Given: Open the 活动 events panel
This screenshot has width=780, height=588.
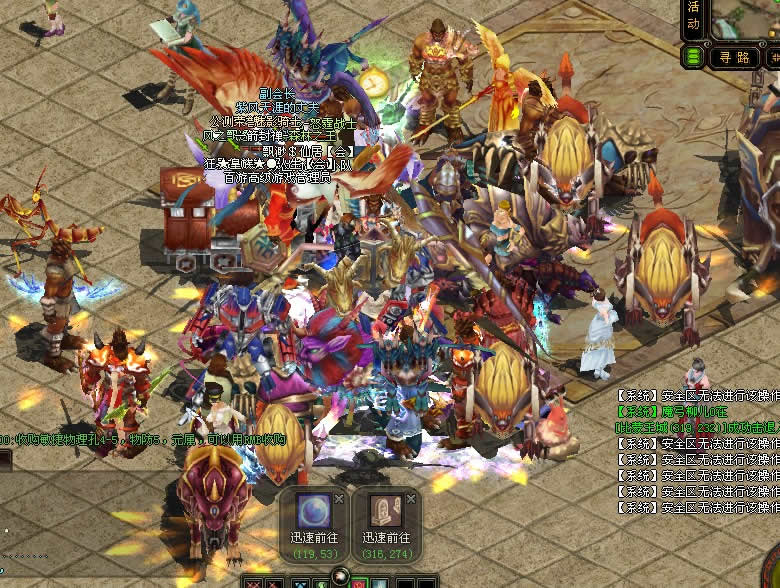Looking at the screenshot, I should point(693,18).
